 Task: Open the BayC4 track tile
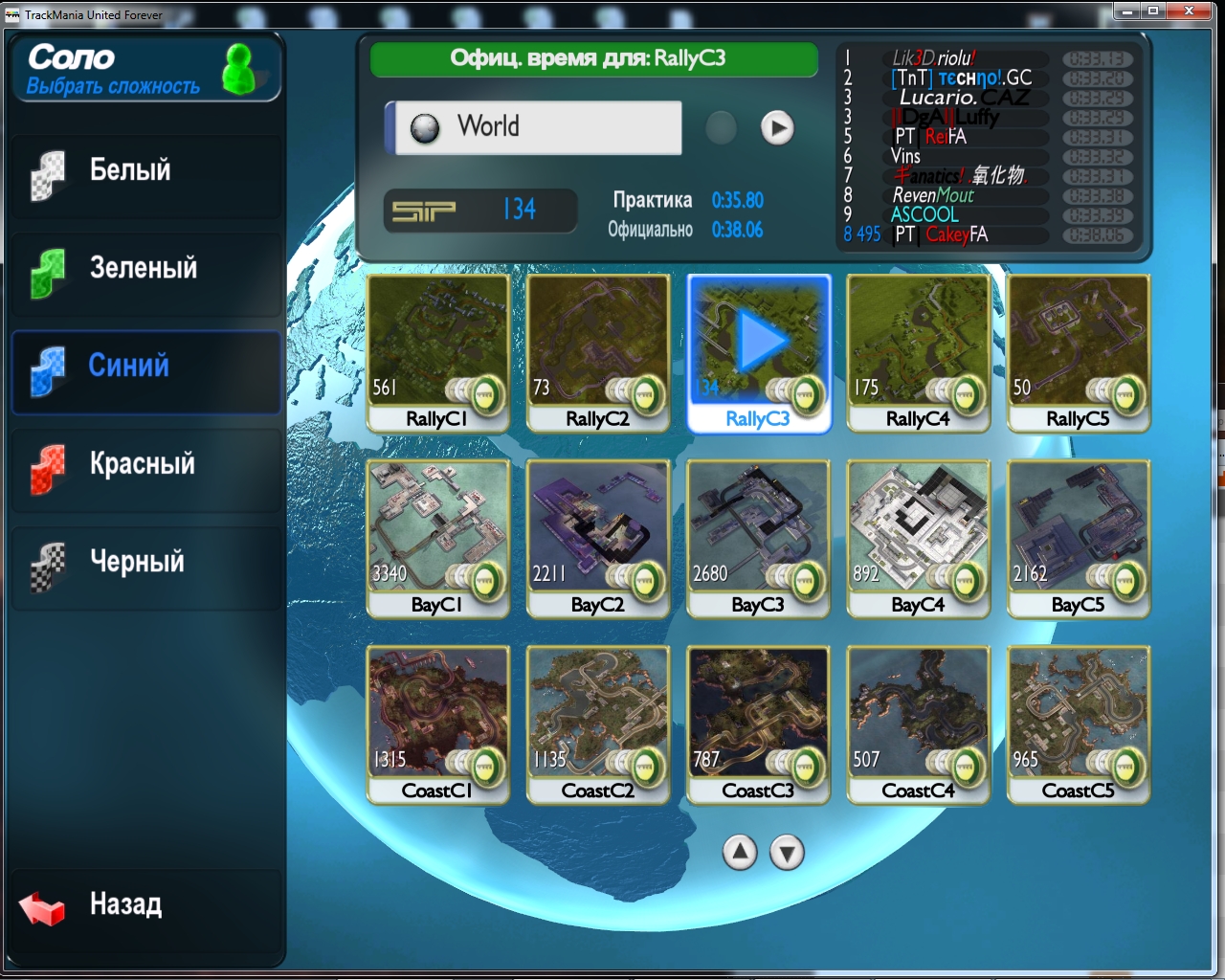918,538
